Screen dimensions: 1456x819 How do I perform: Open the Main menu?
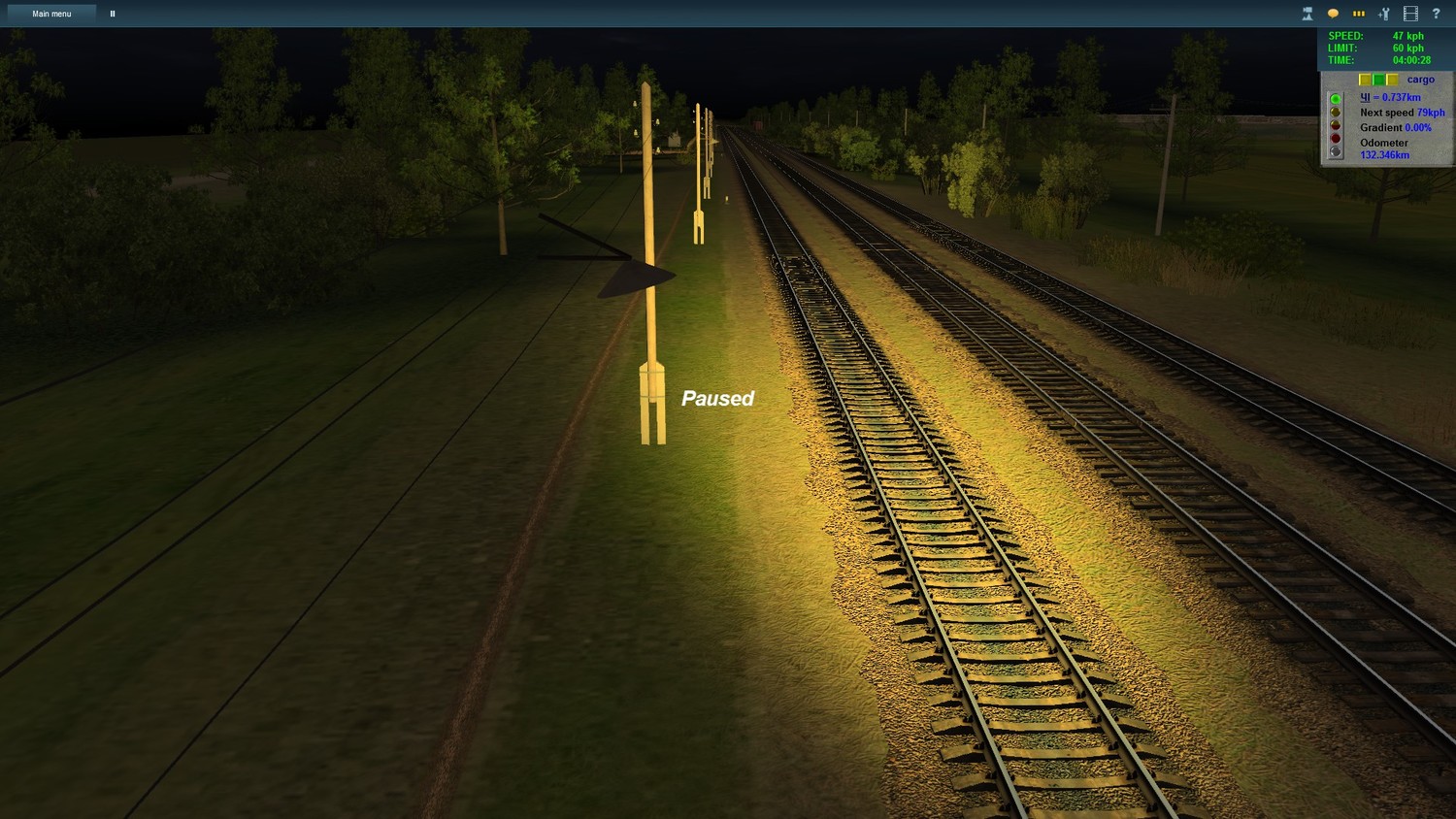(x=51, y=14)
